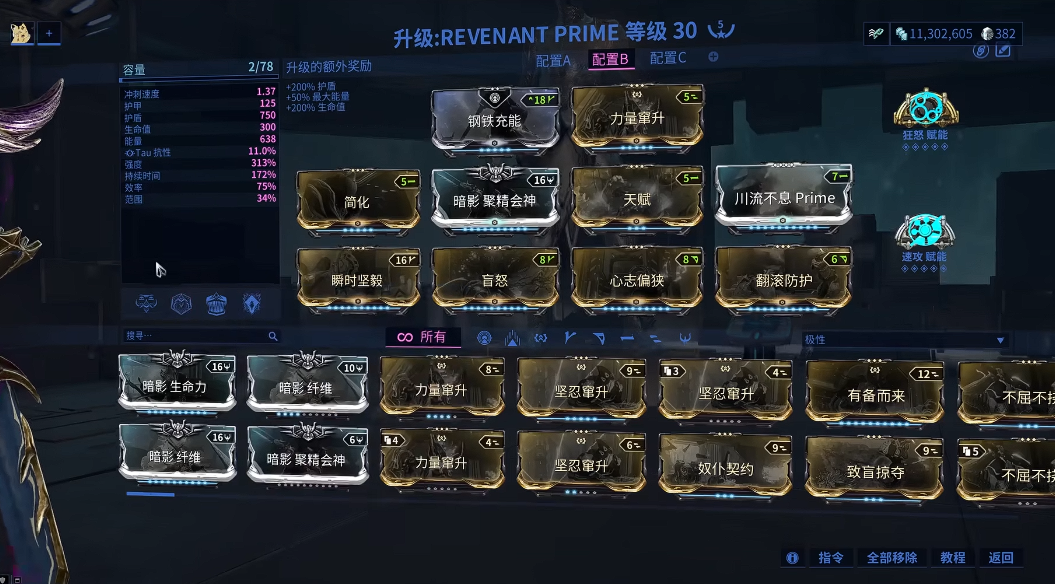Click the 返回 back button

pyautogui.click(x=1001, y=558)
